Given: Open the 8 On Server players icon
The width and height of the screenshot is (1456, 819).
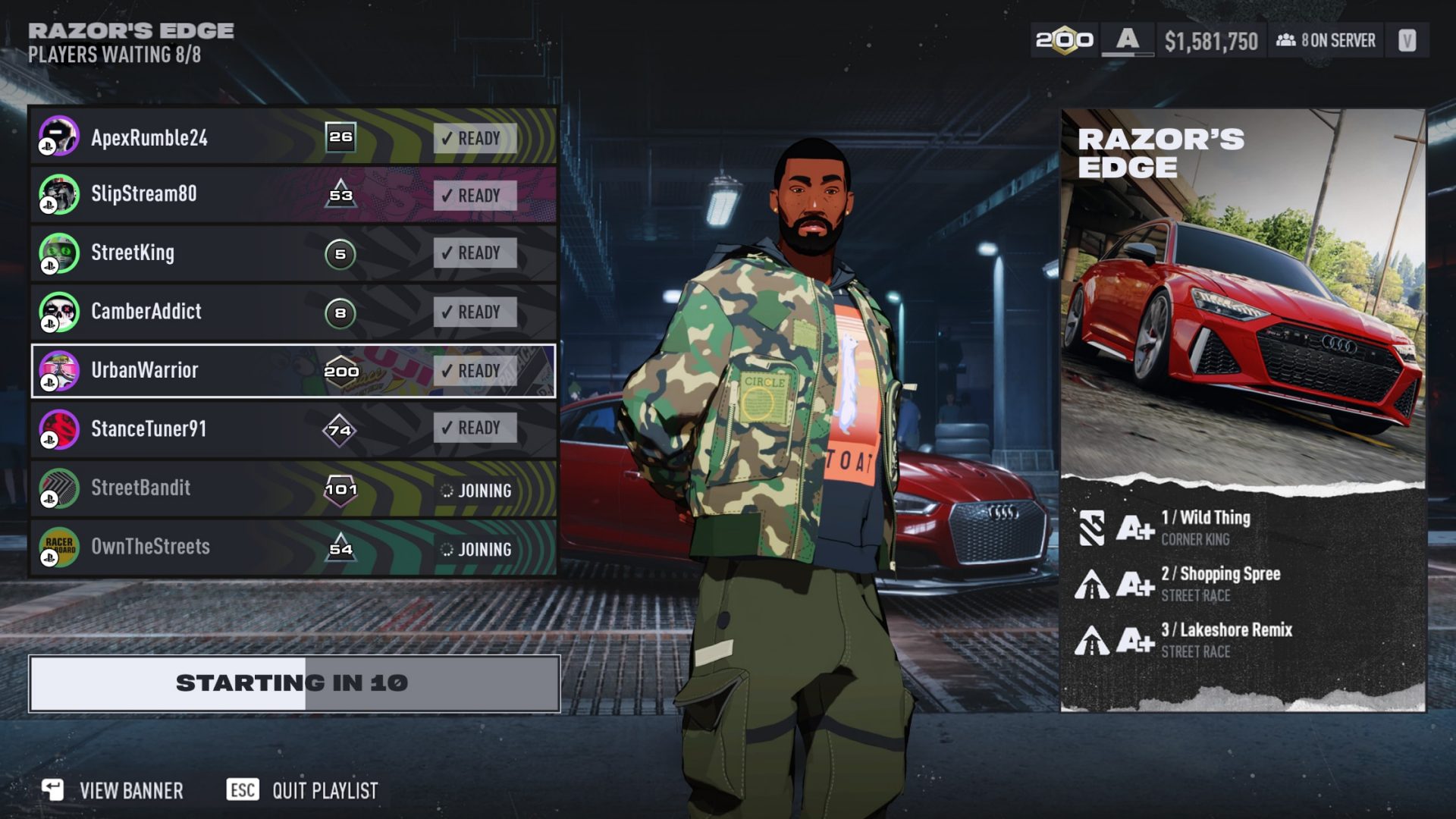Looking at the screenshot, I should [1287, 42].
